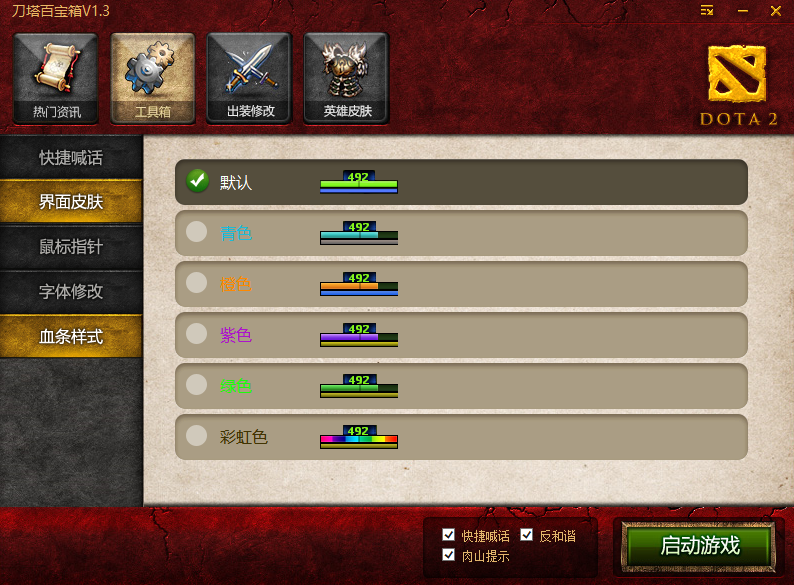Screen dimensions: 794x585
Task: Open the 热门资讯 news section
Action: point(56,78)
